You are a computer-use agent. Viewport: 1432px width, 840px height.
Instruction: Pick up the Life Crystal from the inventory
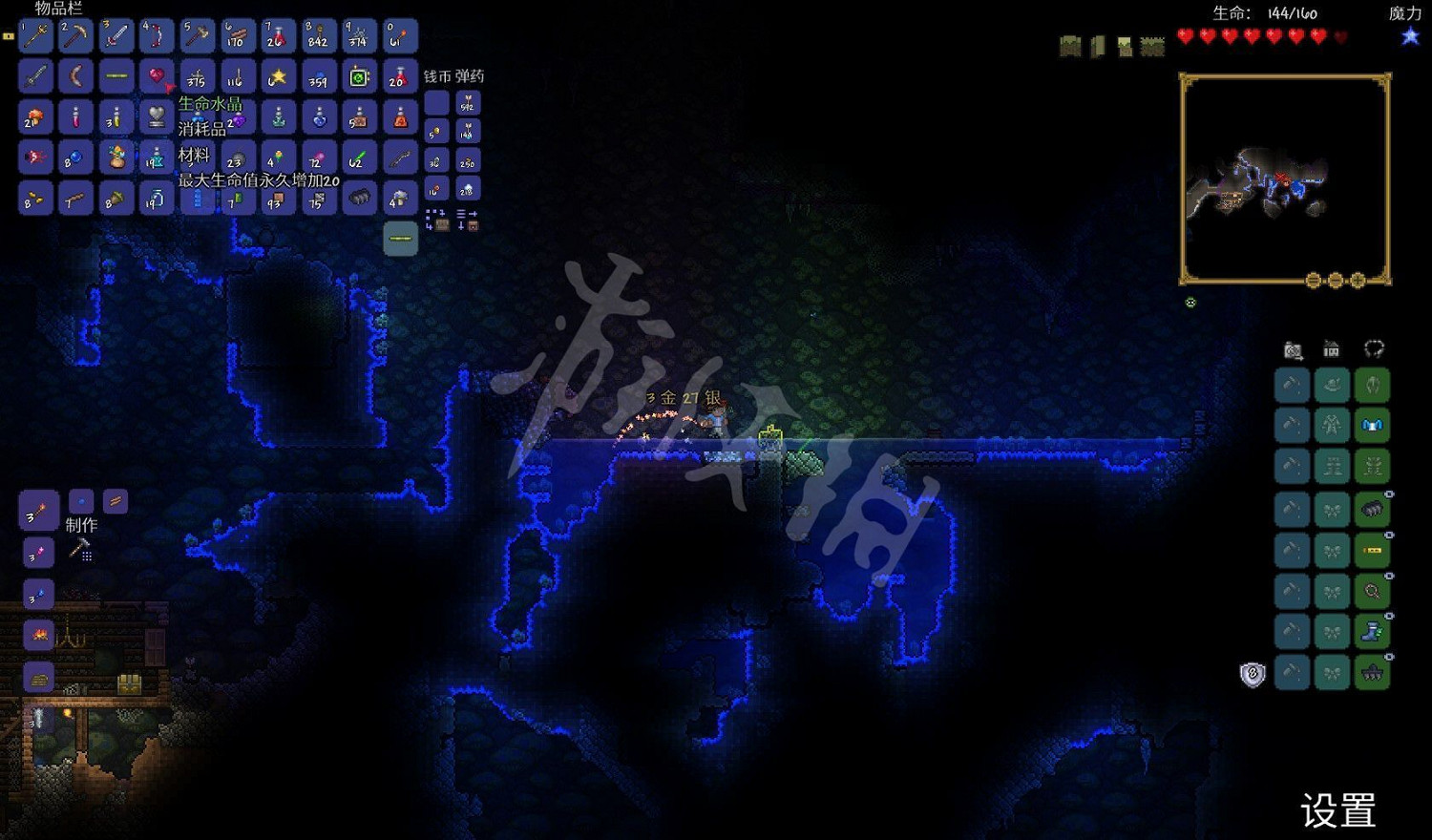[157, 117]
